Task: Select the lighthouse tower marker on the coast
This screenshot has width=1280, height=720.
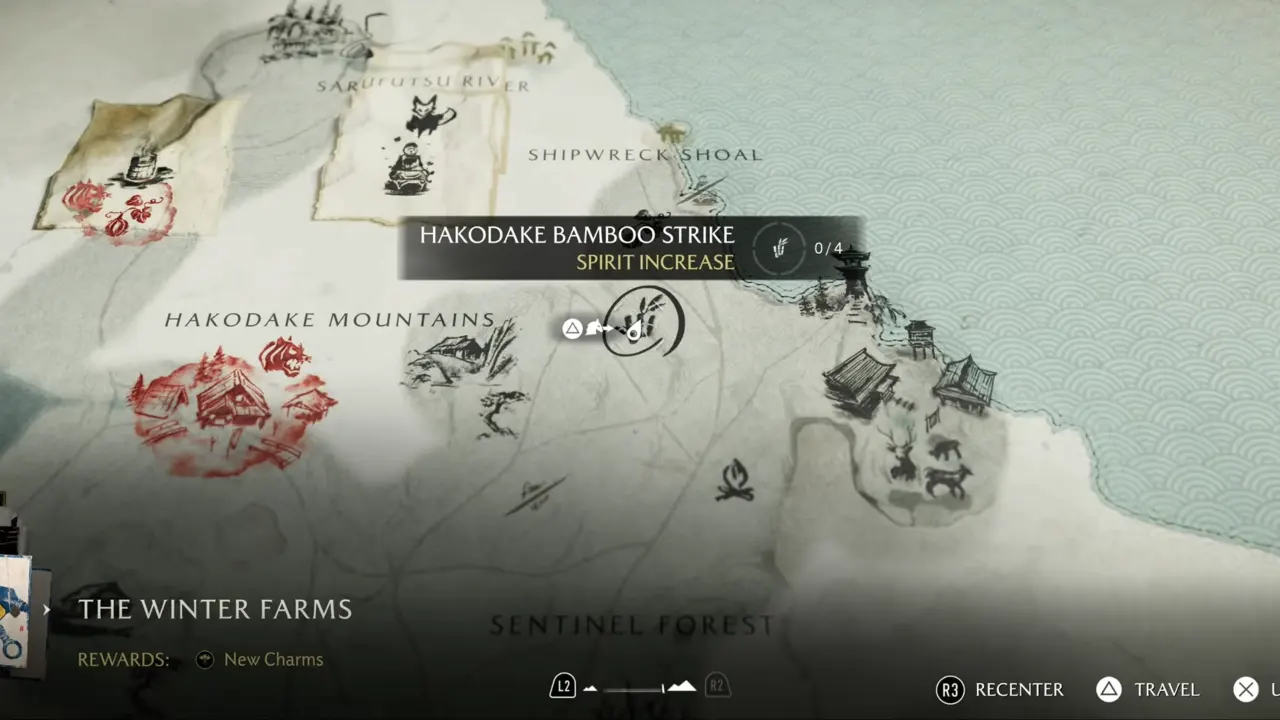Action: 855,273
